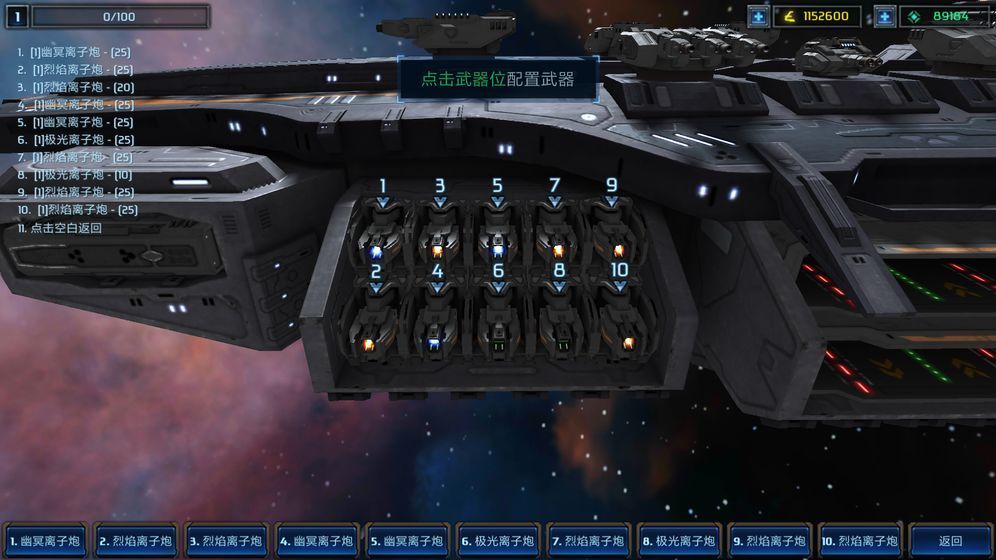Select bottom bar button 4. 幽冥离子炮

tap(316, 541)
